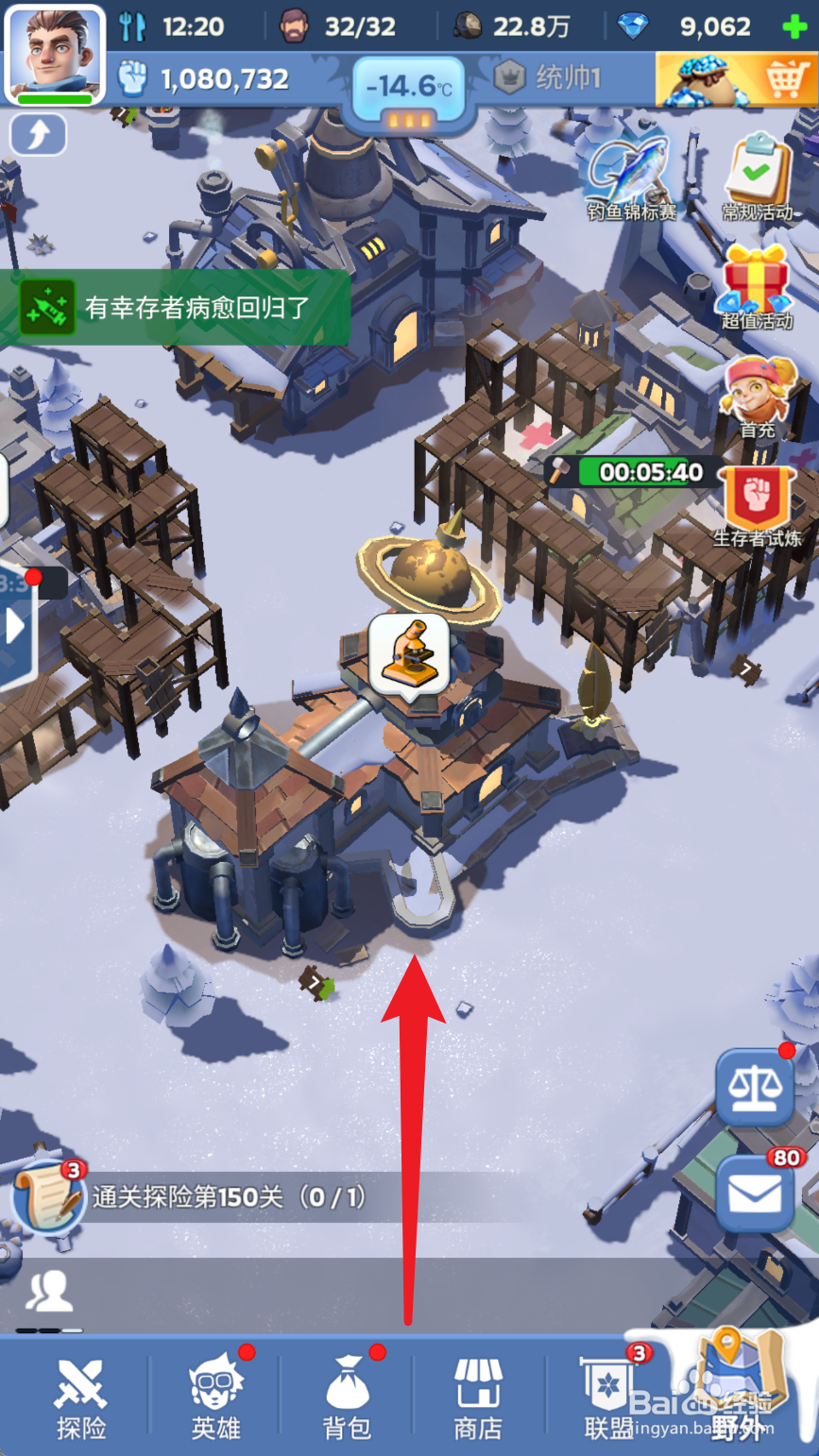The height and width of the screenshot is (1456, 819).
Task: Open the player avatar profile
Action: 54,52
